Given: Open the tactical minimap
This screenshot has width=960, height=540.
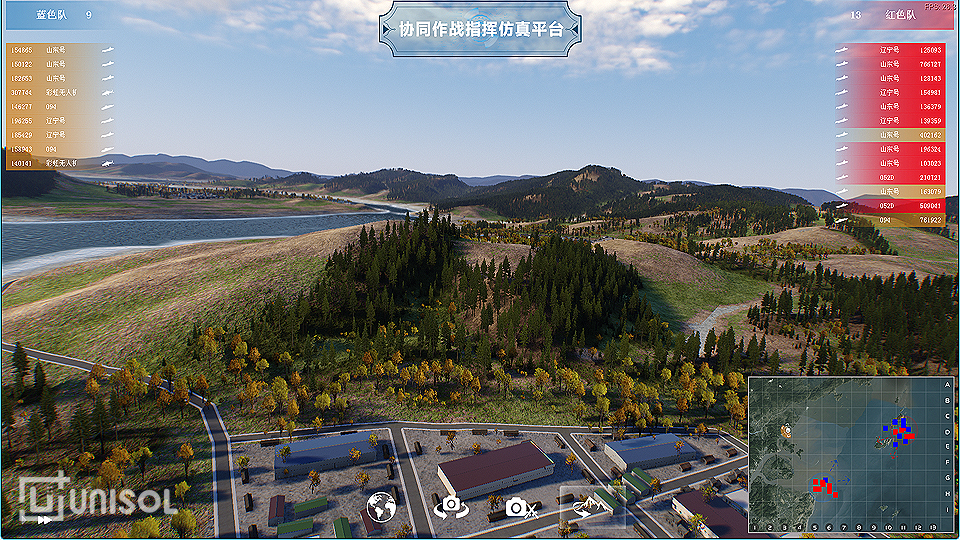Looking at the screenshot, I should [850, 452].
